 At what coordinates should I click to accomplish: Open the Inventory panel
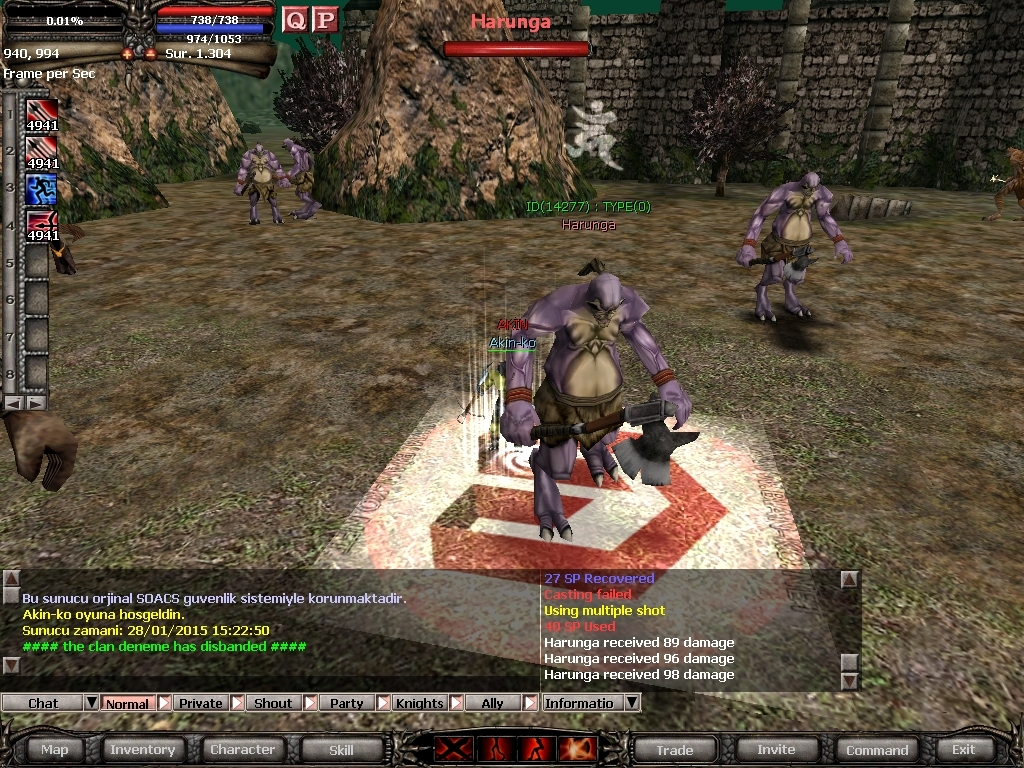[x=142, y=749]
